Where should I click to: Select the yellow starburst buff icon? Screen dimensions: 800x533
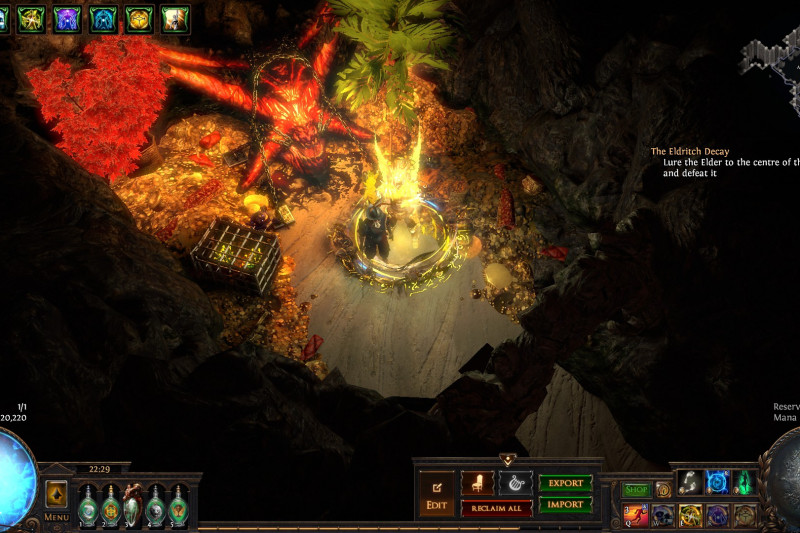[x=31, y=18]
